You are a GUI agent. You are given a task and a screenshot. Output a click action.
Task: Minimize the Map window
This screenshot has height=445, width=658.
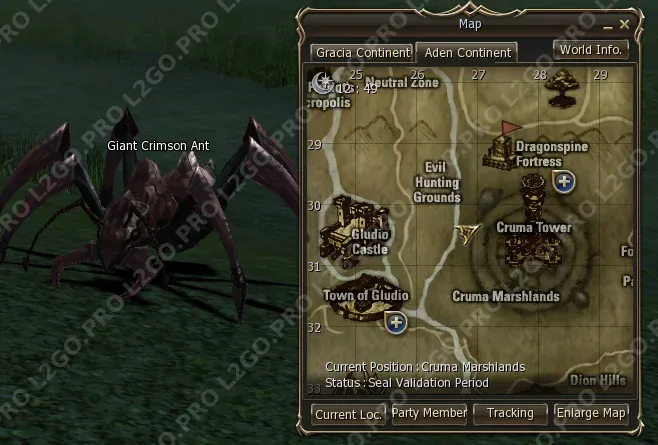click(x=607, y=23)
